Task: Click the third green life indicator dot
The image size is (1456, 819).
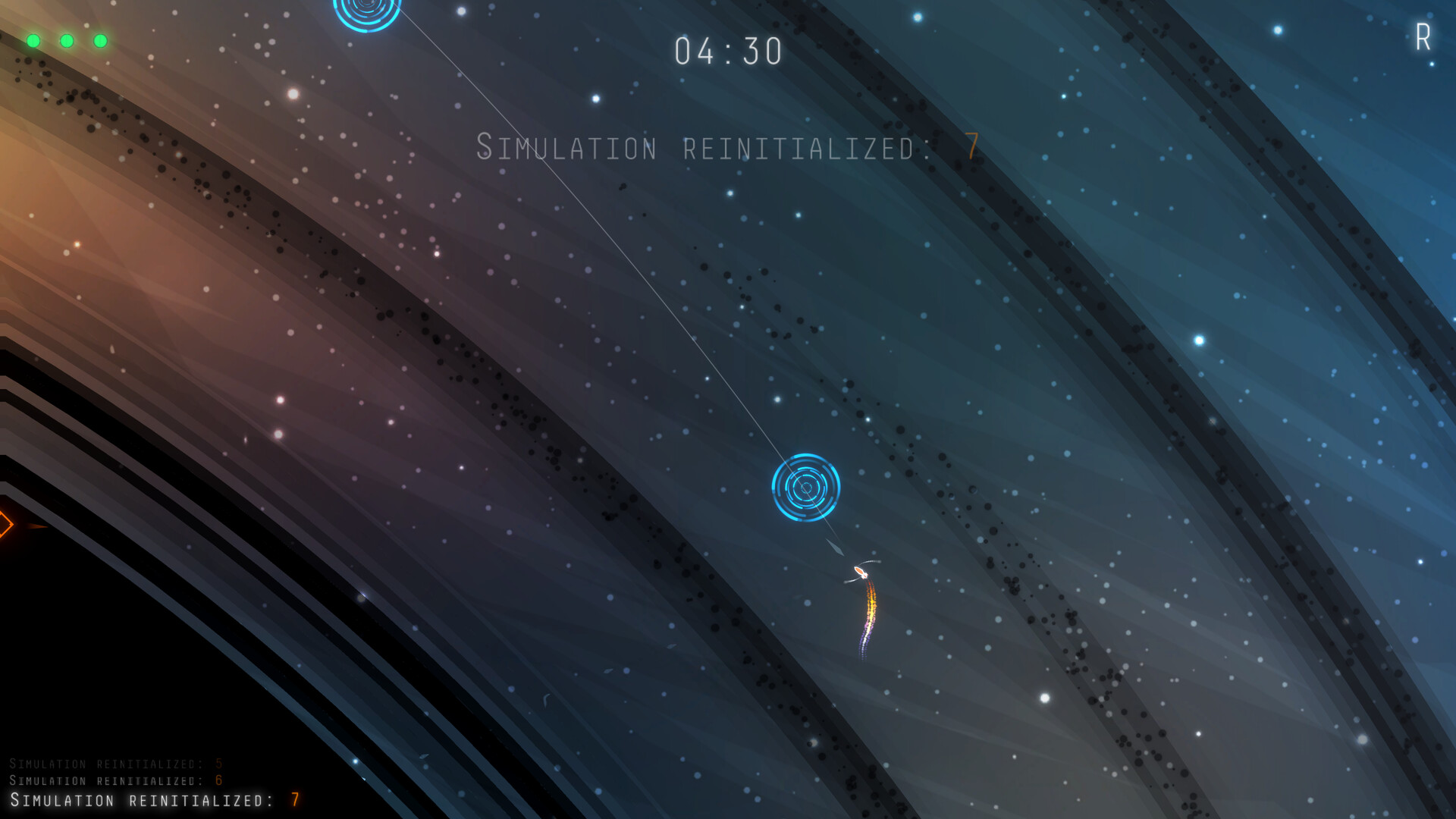Action: coord(102,40)
